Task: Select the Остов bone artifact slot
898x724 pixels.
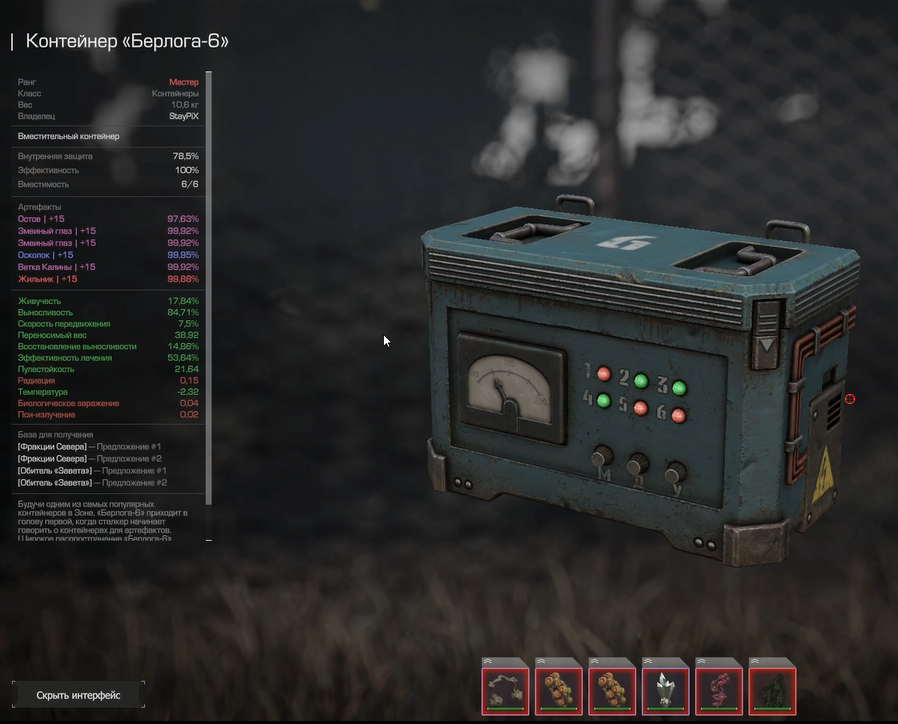Action: click(x=505, y=686)
